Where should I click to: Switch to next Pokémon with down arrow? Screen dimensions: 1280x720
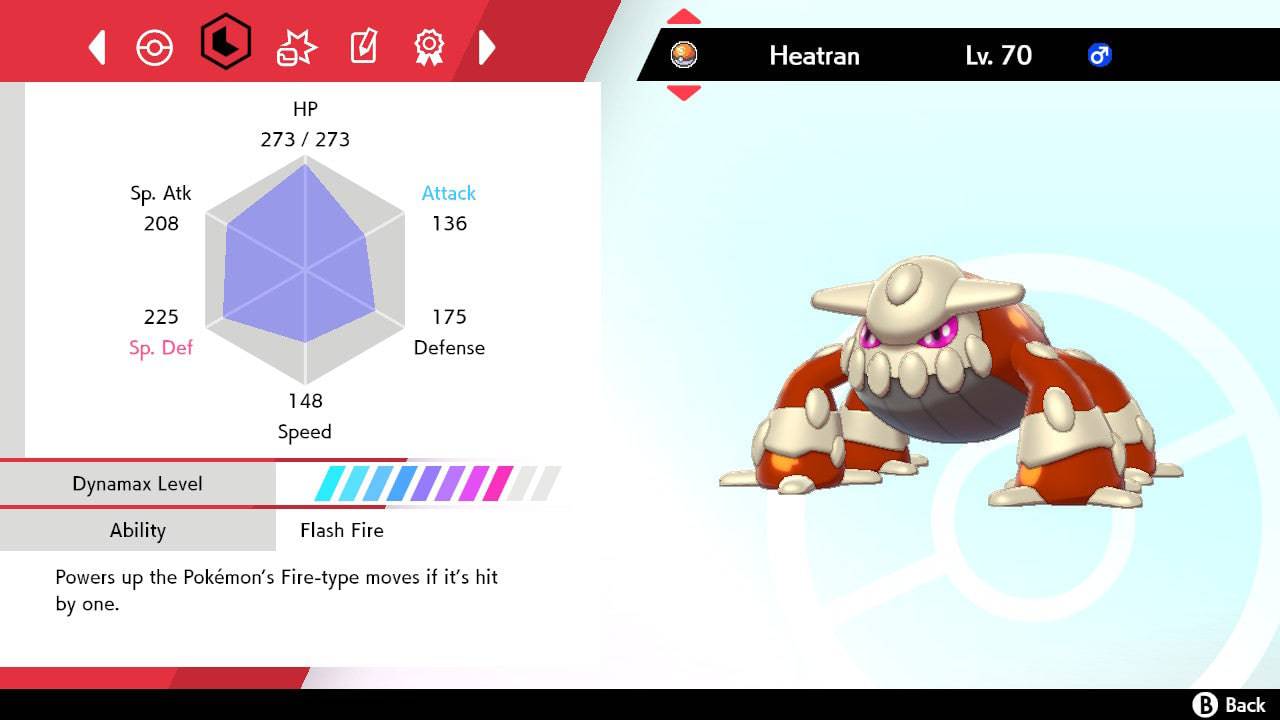click(x=683, y=93)
